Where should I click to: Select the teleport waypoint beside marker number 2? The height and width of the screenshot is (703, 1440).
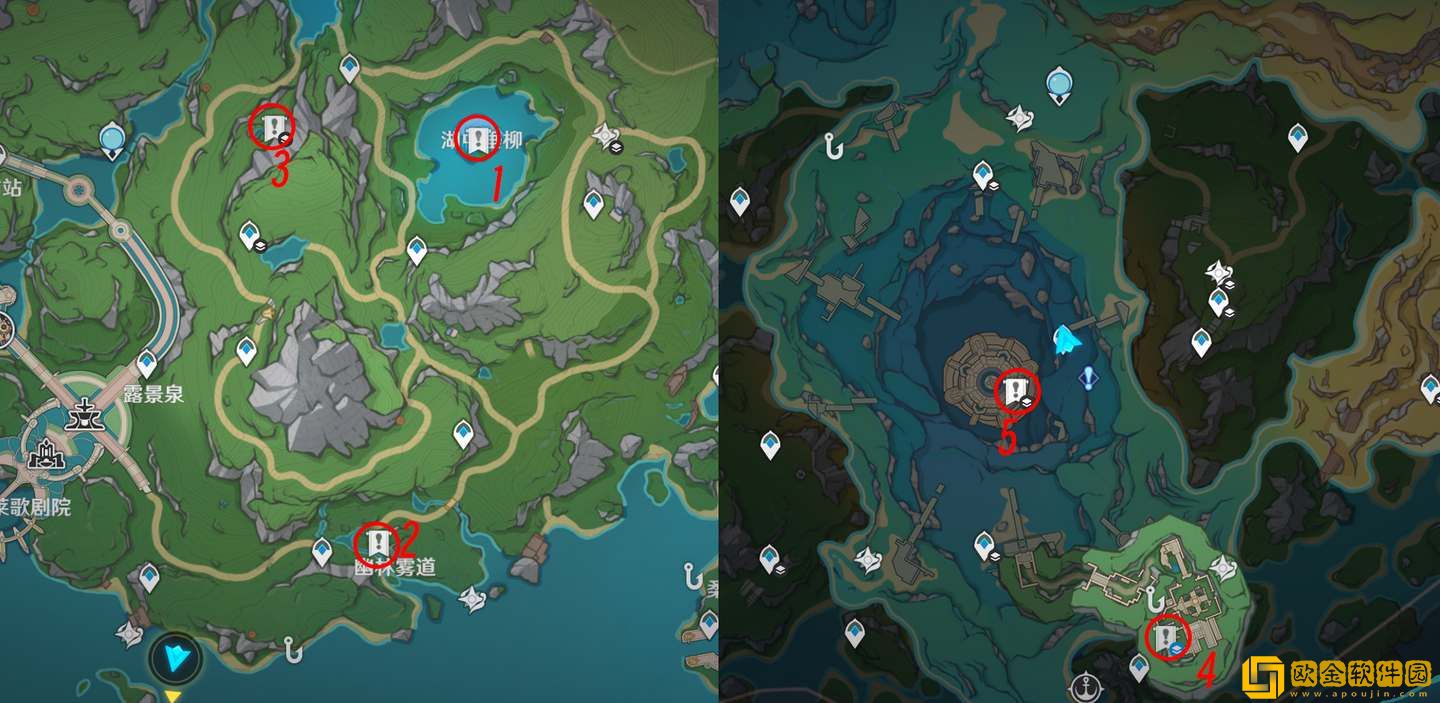coord(322,550)
